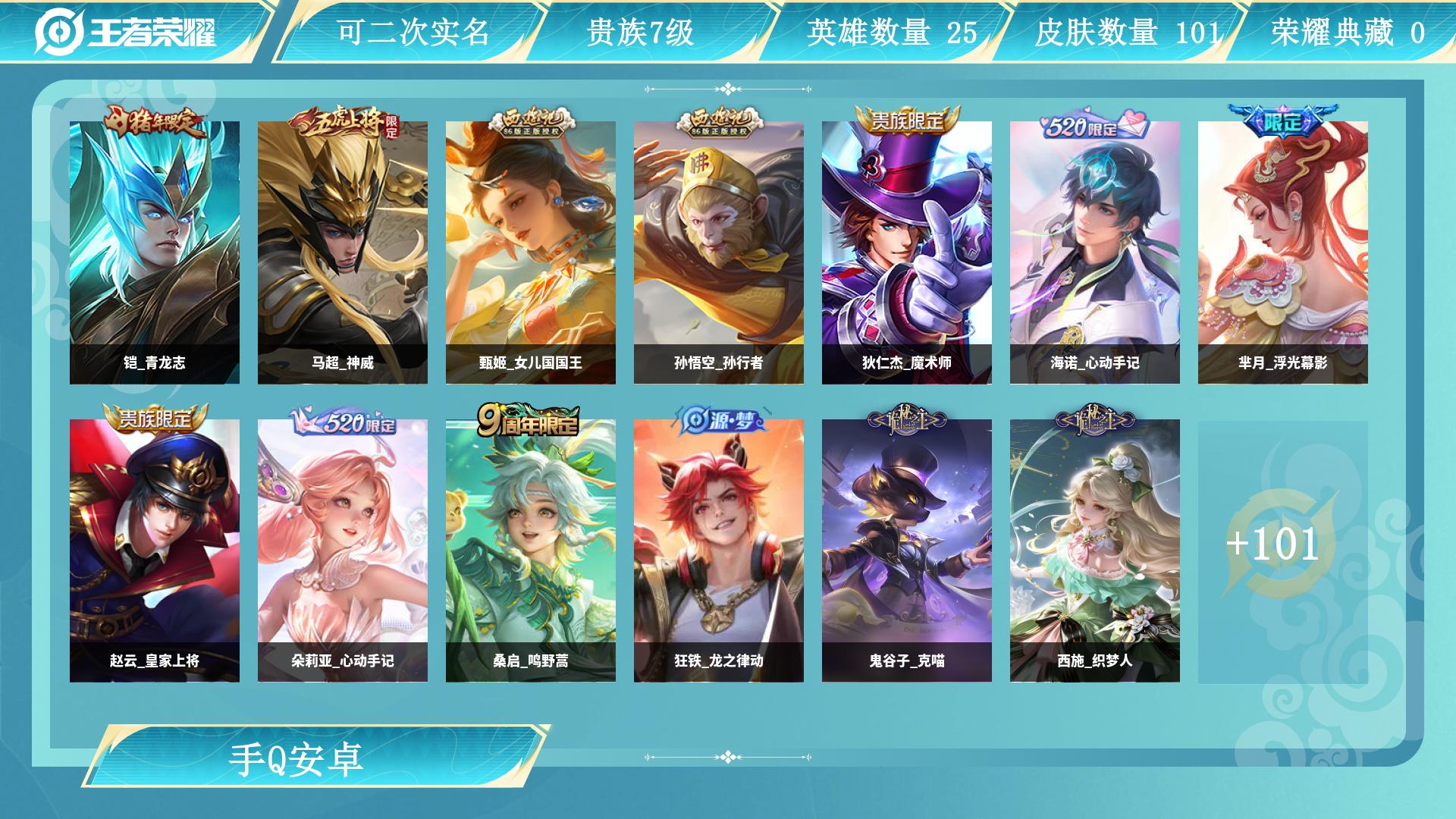Viewport: 1456px width, 819px height.
Task: Open the 皮肤数量 101 header tab
Action: (1128, 33)
